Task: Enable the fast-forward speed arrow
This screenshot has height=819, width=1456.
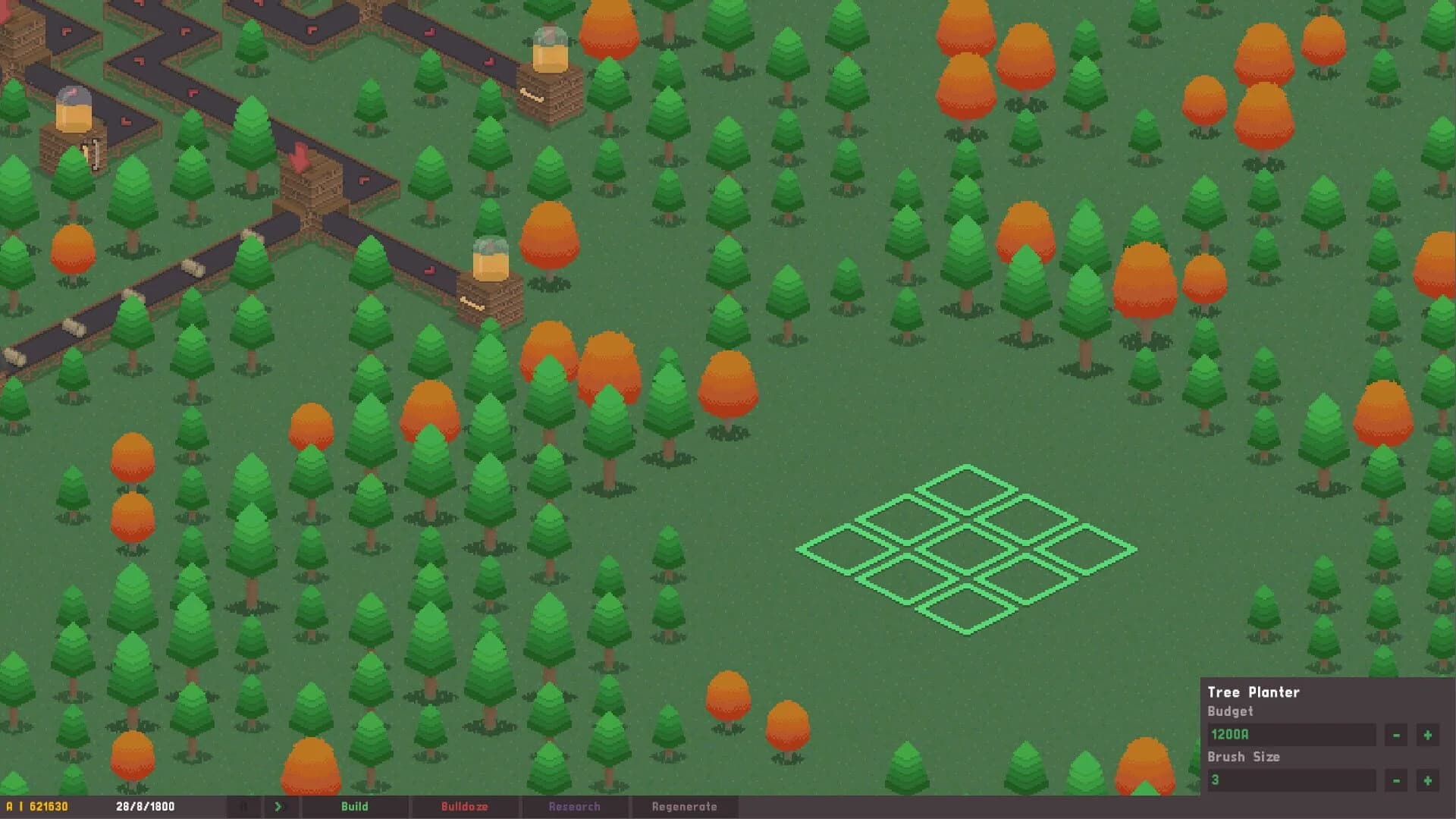Action: coord(278,807)
